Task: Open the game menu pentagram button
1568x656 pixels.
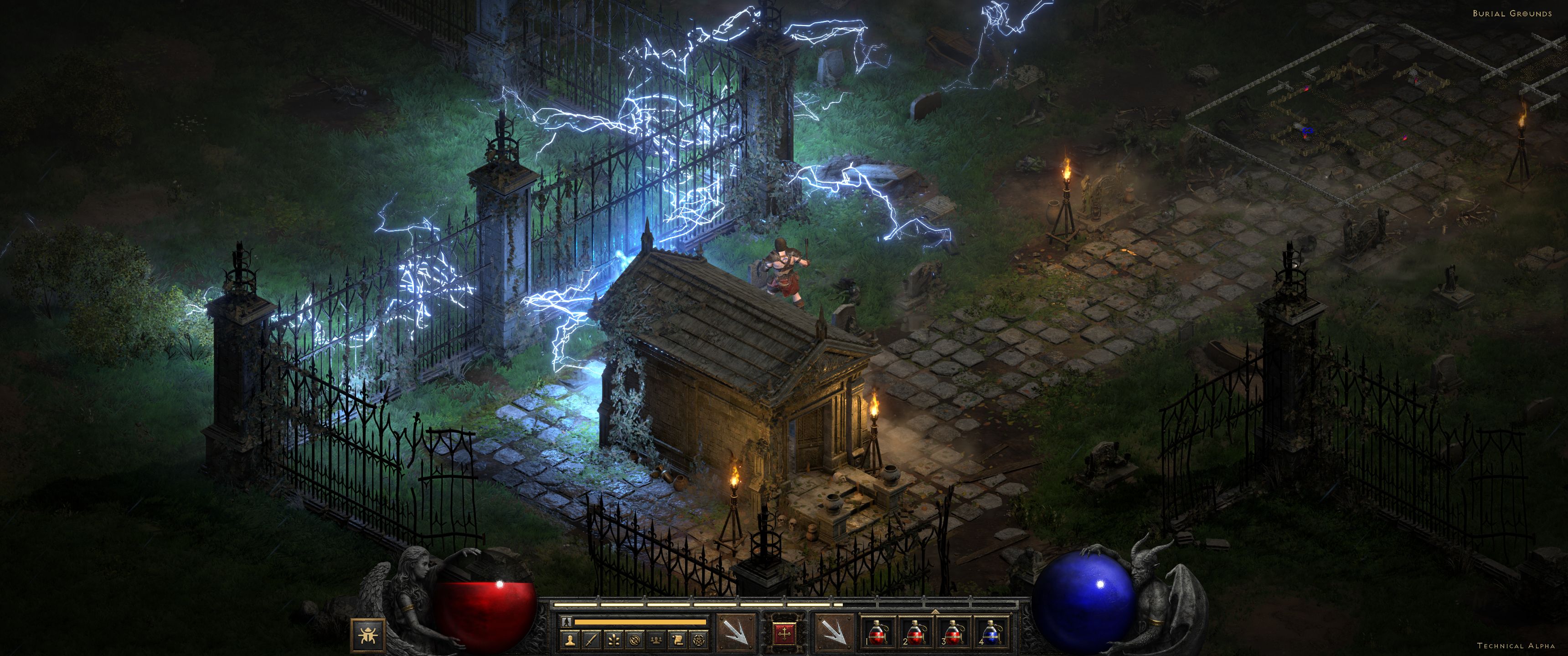Action: (x=699, y=640)
